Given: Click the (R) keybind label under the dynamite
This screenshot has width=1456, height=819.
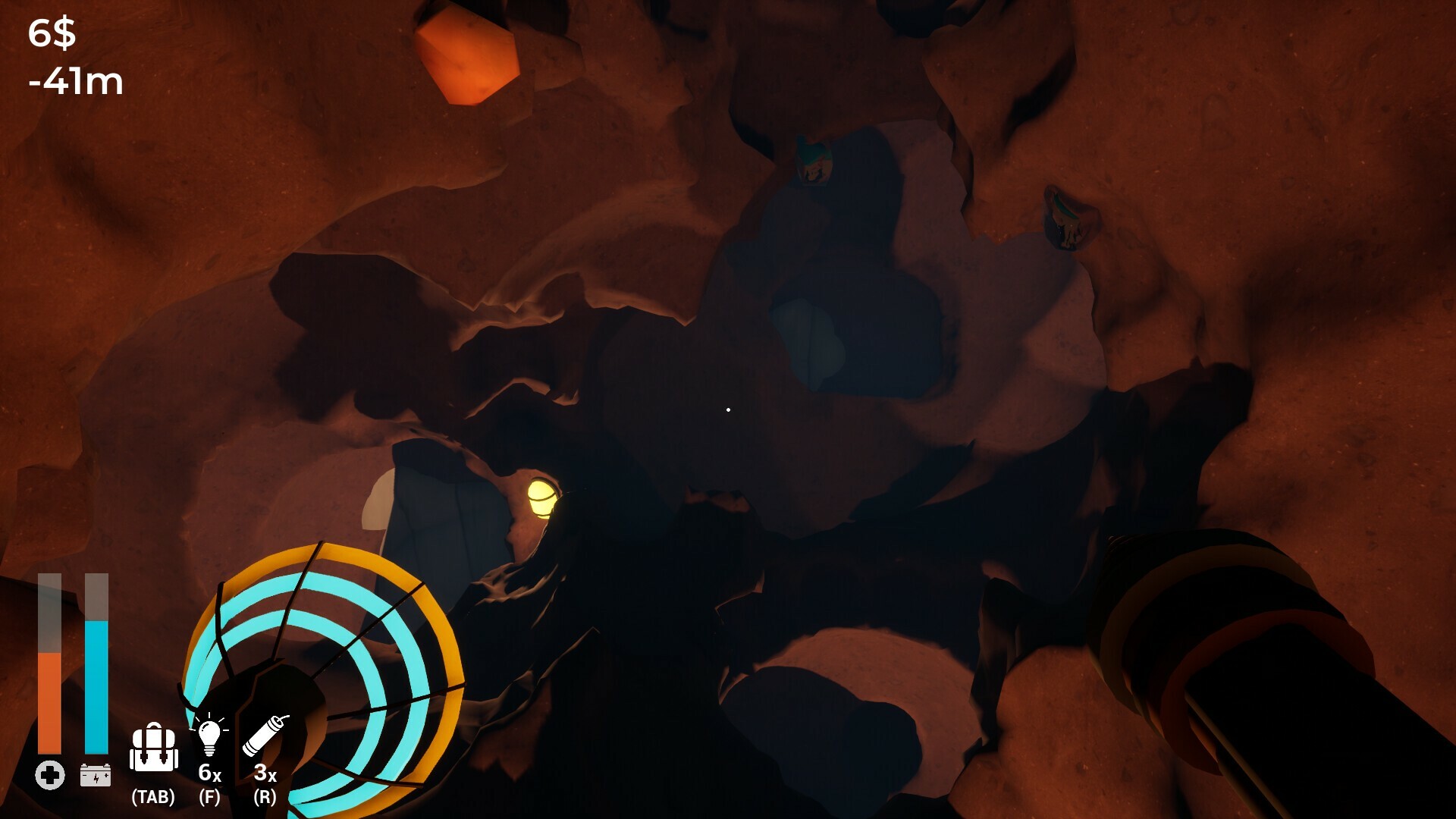Looking at the screenshot, I should click(265, 798).
